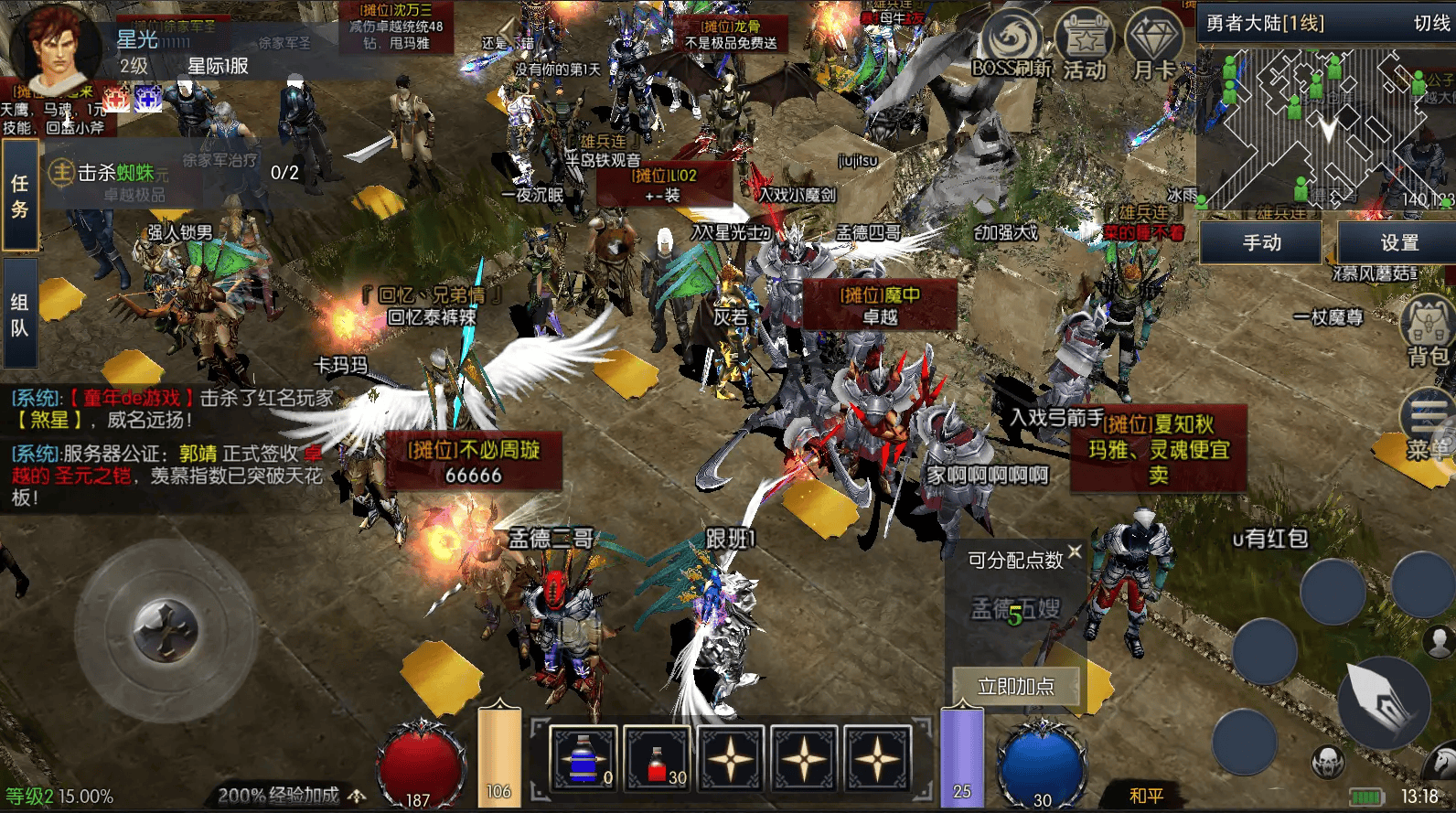Tap the sword attack button
Viewport: 1456px width, 813px height.
pyautogui.click(x=1384, y=701)
